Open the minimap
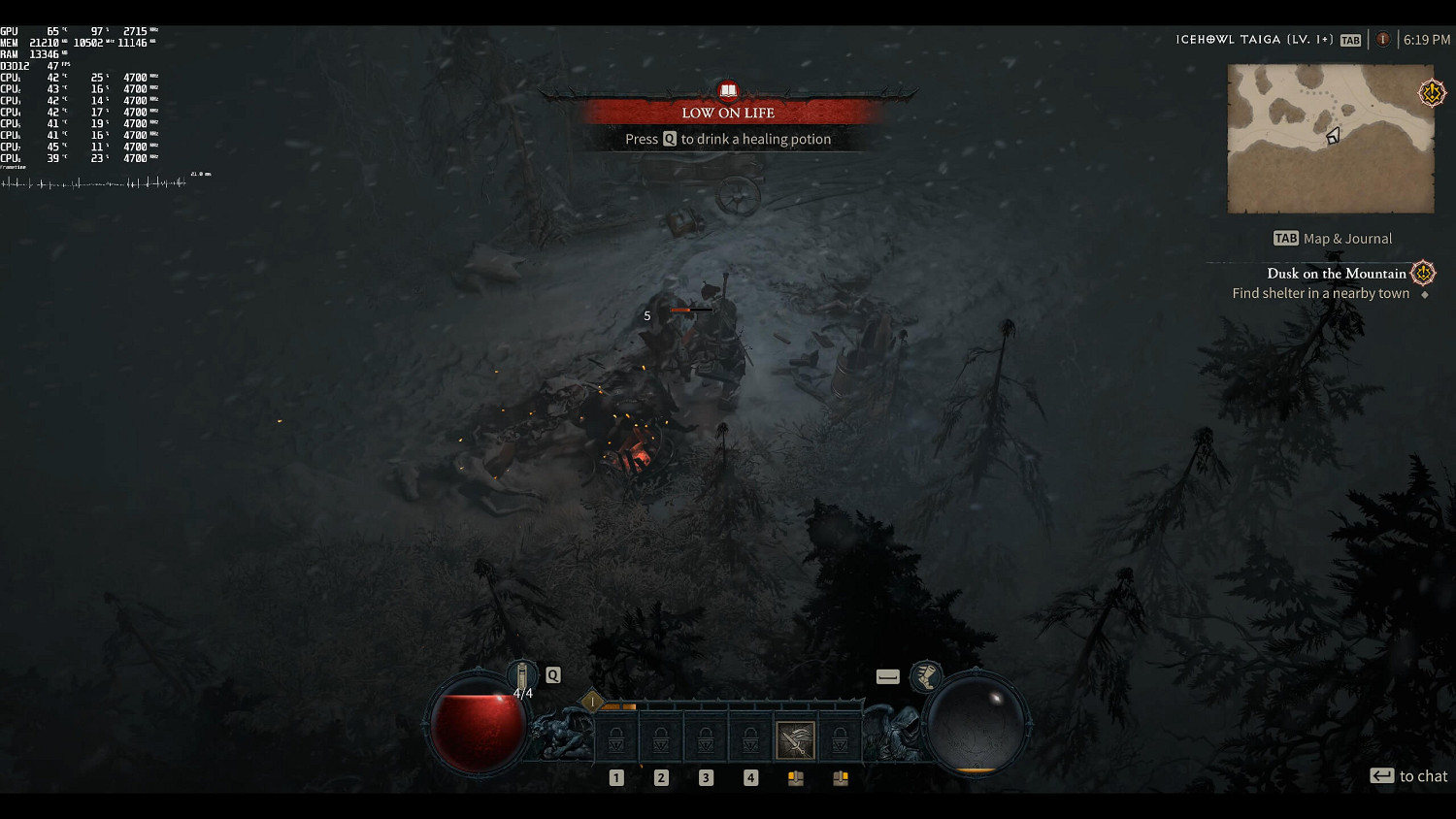This screenshot has width=1456, height=819. pyautogui.click(x=1330, y=139)
